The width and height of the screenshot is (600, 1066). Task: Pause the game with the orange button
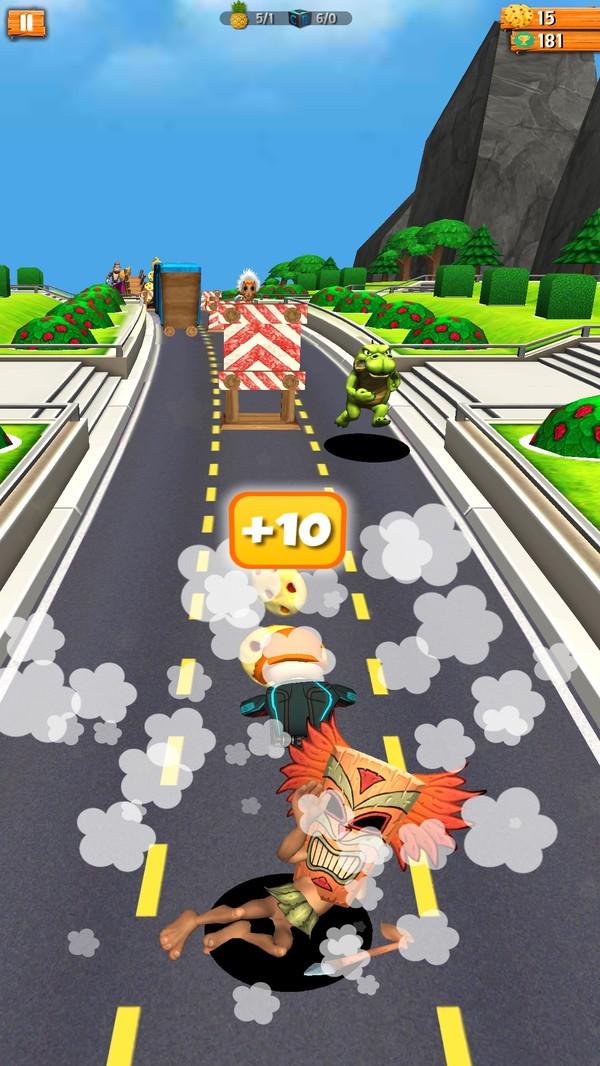tap(26, 22)
